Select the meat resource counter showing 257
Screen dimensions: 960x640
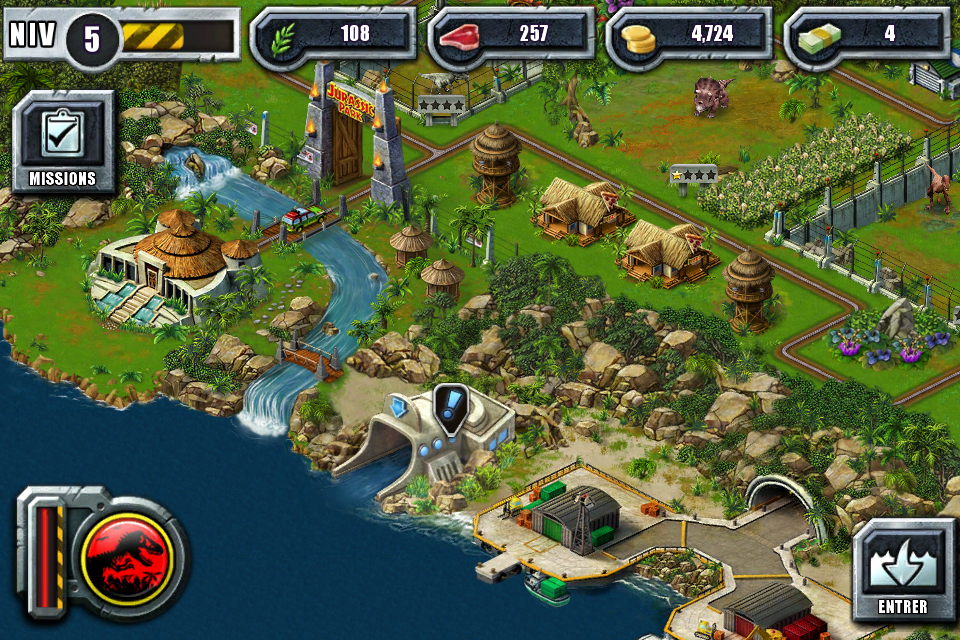pyautogui.click(x=511, y=34)
